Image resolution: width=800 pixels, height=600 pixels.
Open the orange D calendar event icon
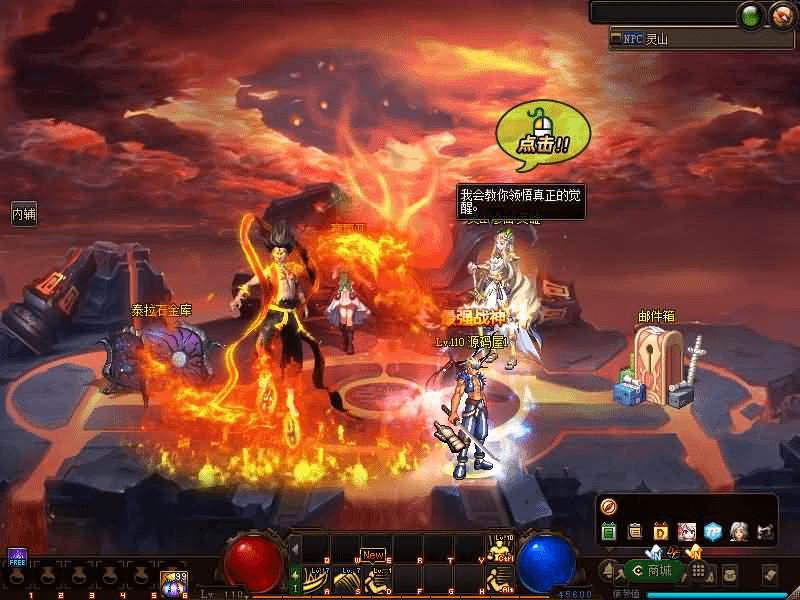point(661,531)
